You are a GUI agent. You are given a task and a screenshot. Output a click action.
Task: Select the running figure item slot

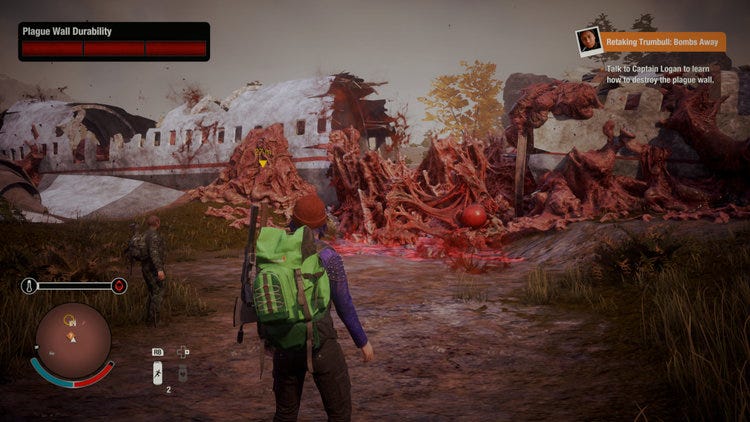tap(157, 372)
